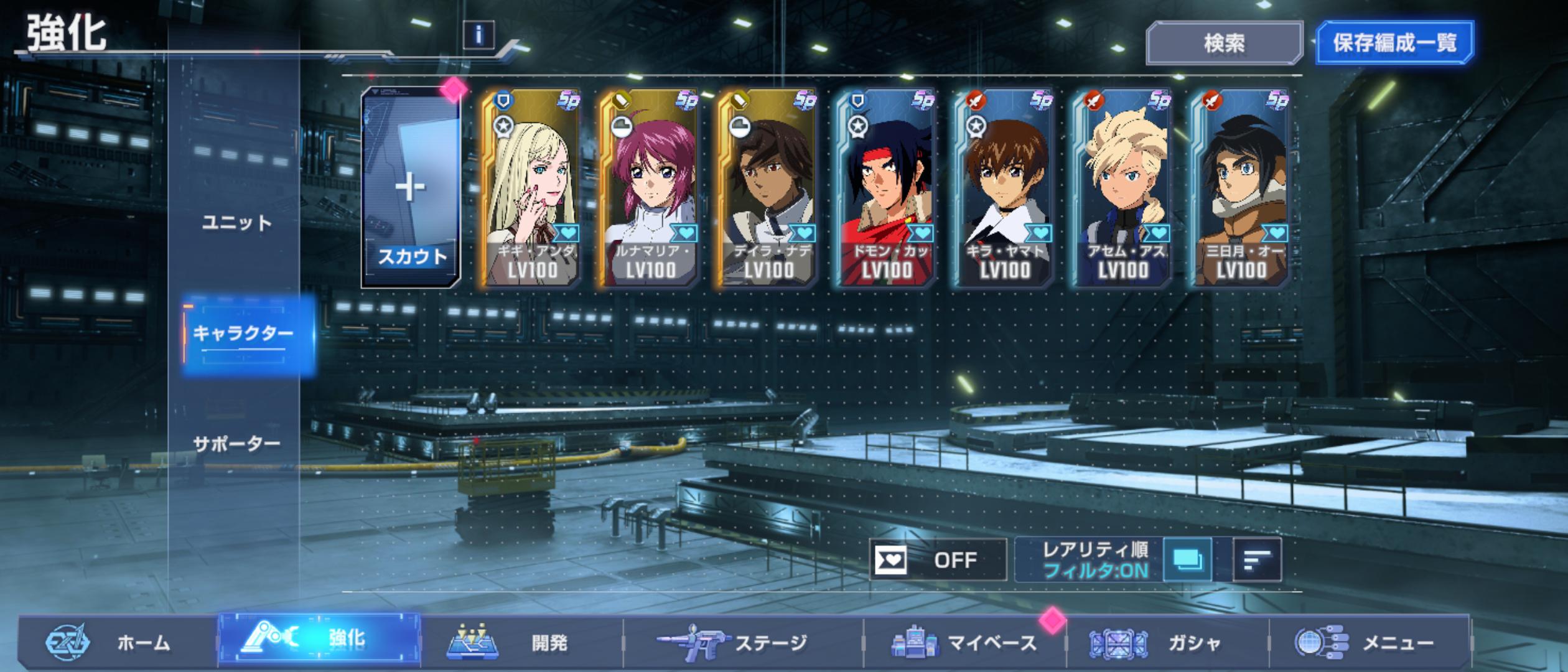Choose the ルナマリア character card
This screenshot has width=1568, height=672.
[x=649, y=188]
